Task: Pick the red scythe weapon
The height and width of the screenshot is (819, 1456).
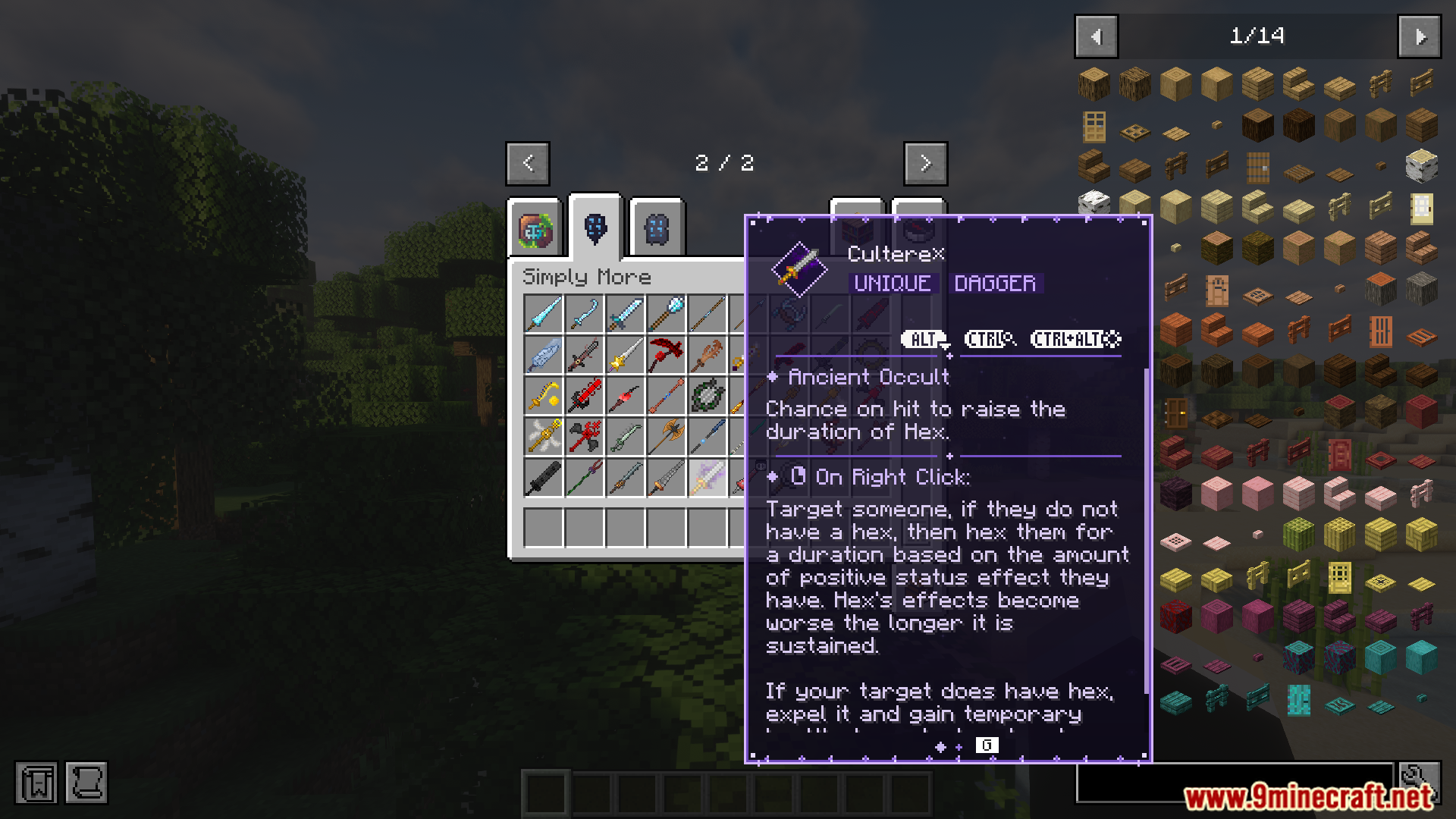Action: tap(666, 355)
